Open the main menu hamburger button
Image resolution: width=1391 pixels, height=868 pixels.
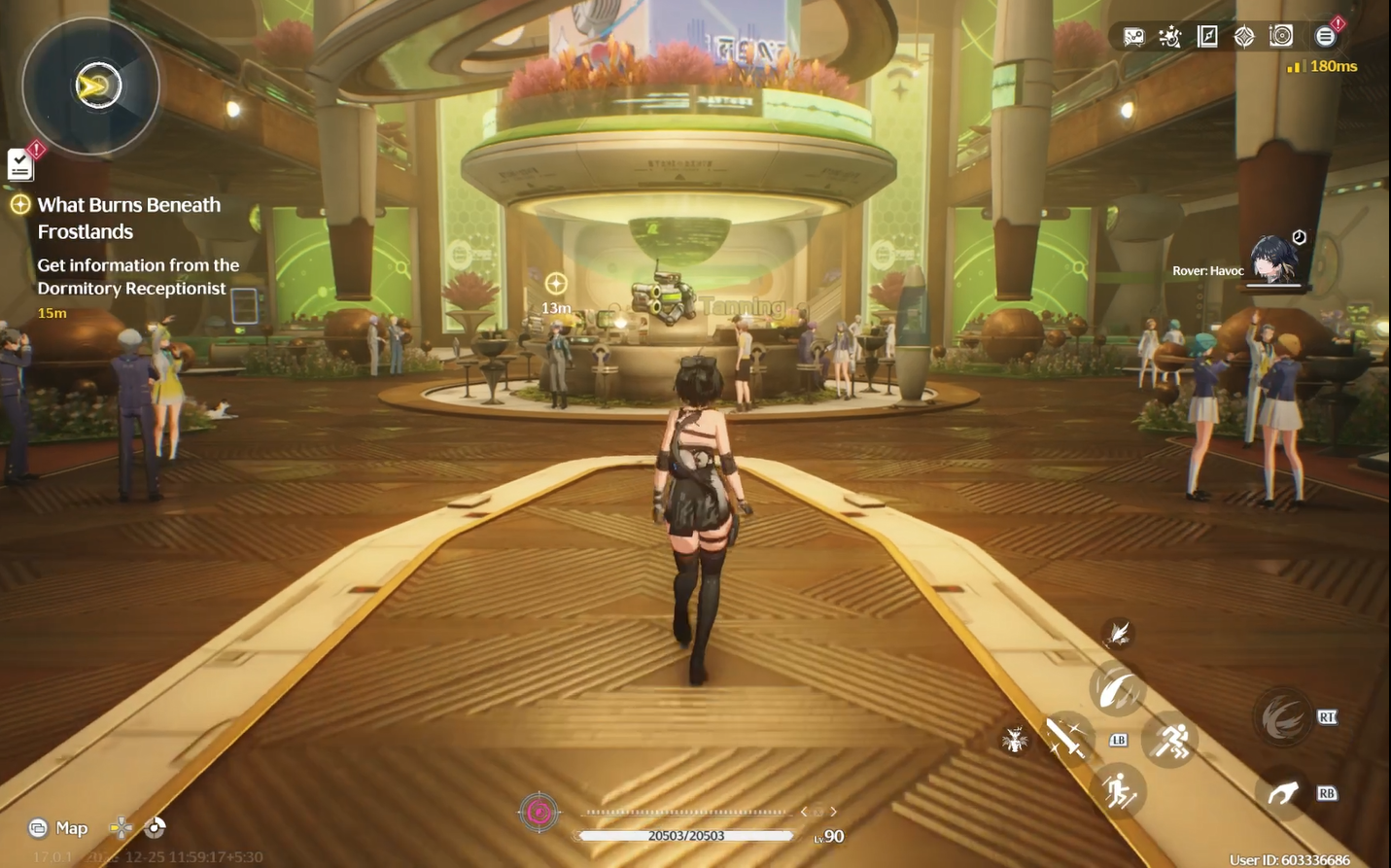click(1325, 37)
